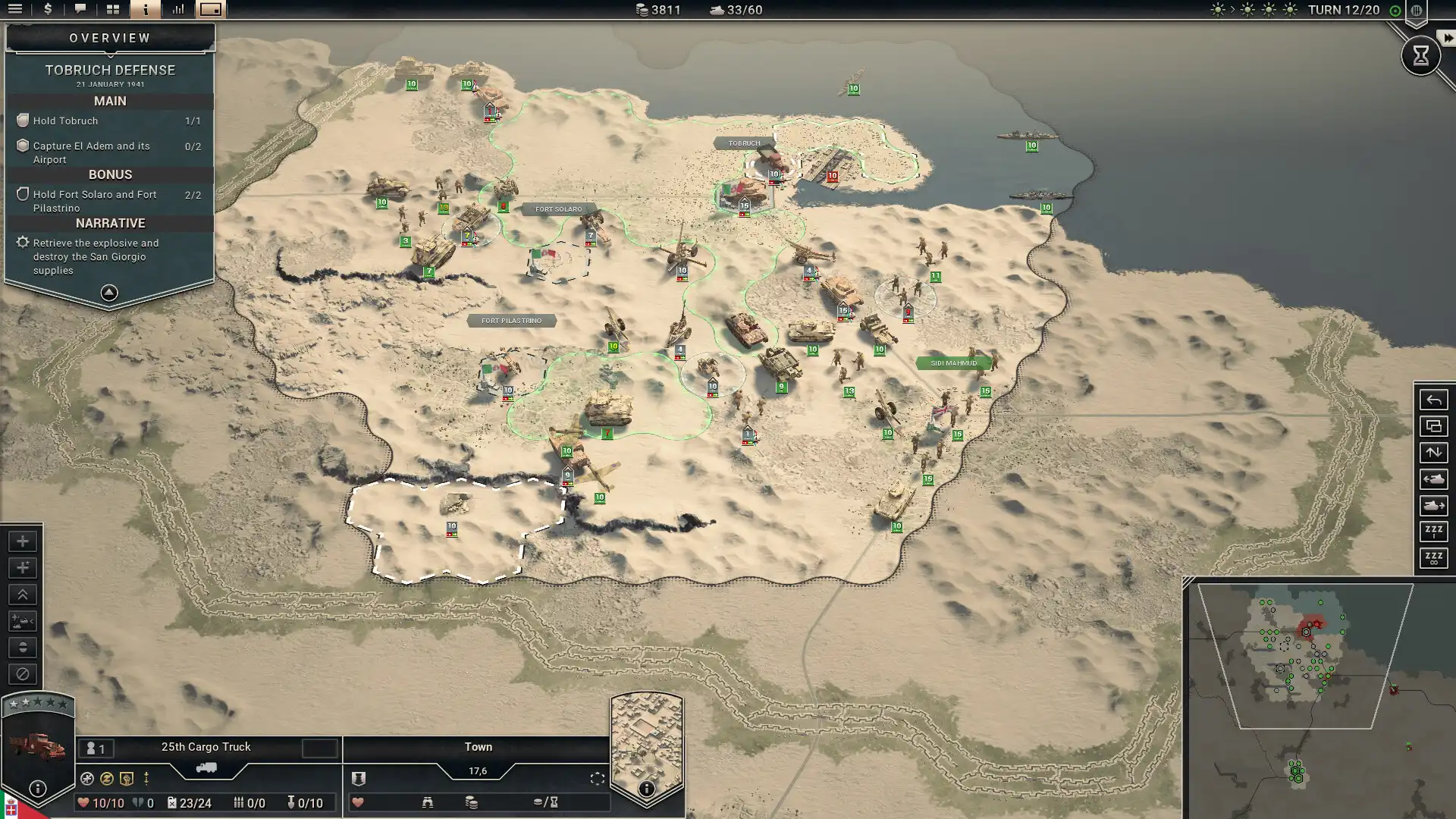Enable permanent sleep with ZZZ infinity icon
1456x819 pixels.
coord(1434,559)
